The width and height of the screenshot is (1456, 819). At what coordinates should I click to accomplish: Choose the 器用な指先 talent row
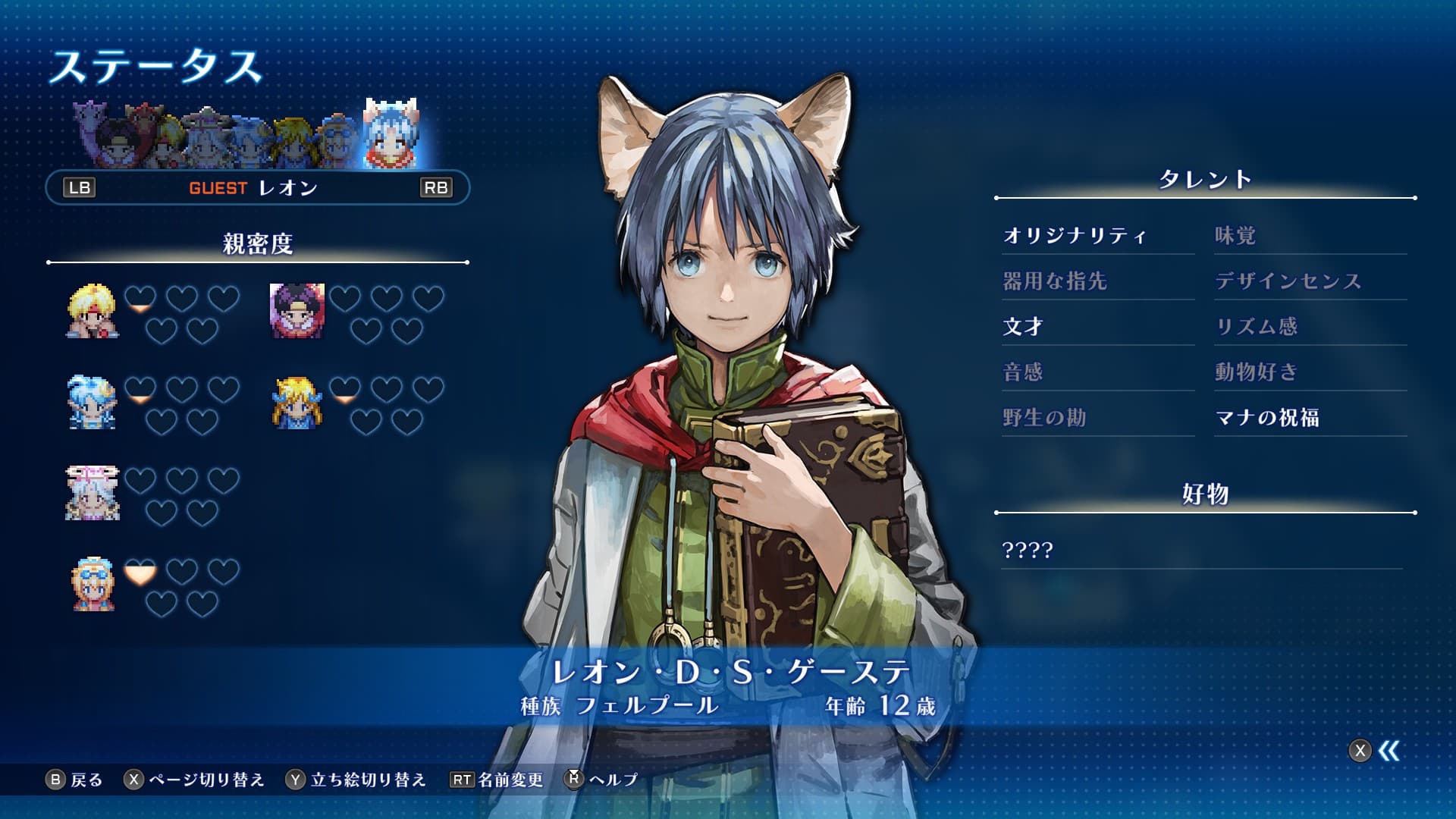1054,281
